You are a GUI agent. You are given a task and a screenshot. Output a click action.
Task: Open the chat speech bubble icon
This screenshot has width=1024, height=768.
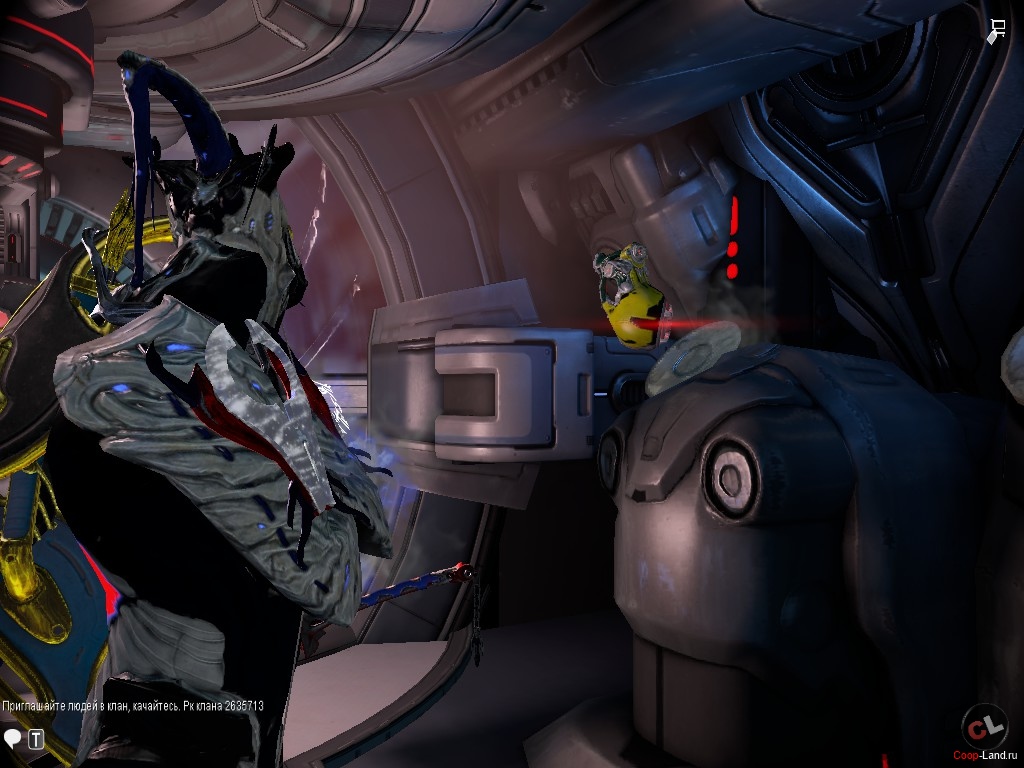click(13, 739)
